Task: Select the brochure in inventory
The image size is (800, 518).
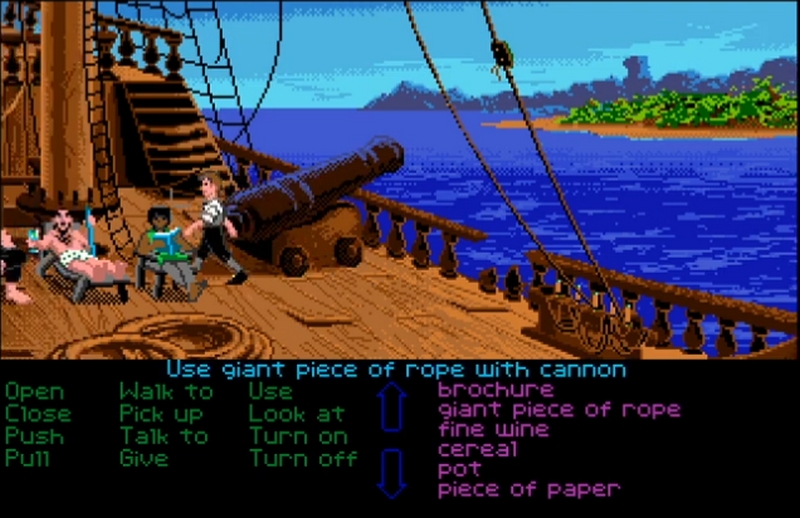Action: [x=495, y=389]
